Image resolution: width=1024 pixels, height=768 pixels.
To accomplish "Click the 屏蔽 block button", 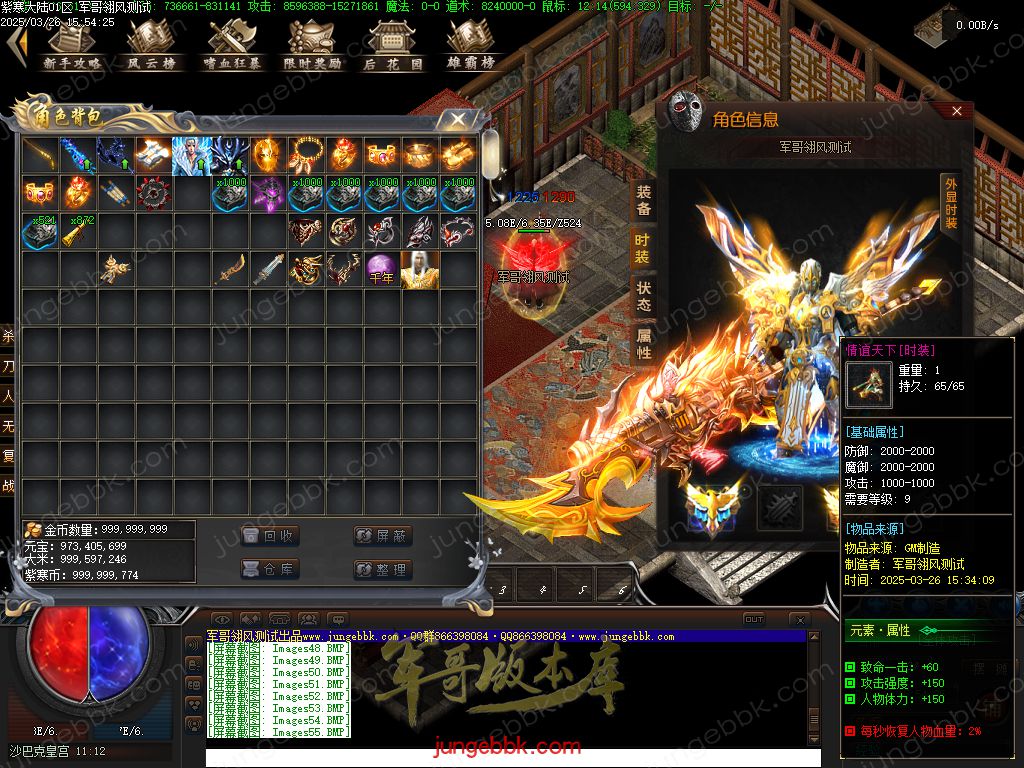I will (383, 536).
